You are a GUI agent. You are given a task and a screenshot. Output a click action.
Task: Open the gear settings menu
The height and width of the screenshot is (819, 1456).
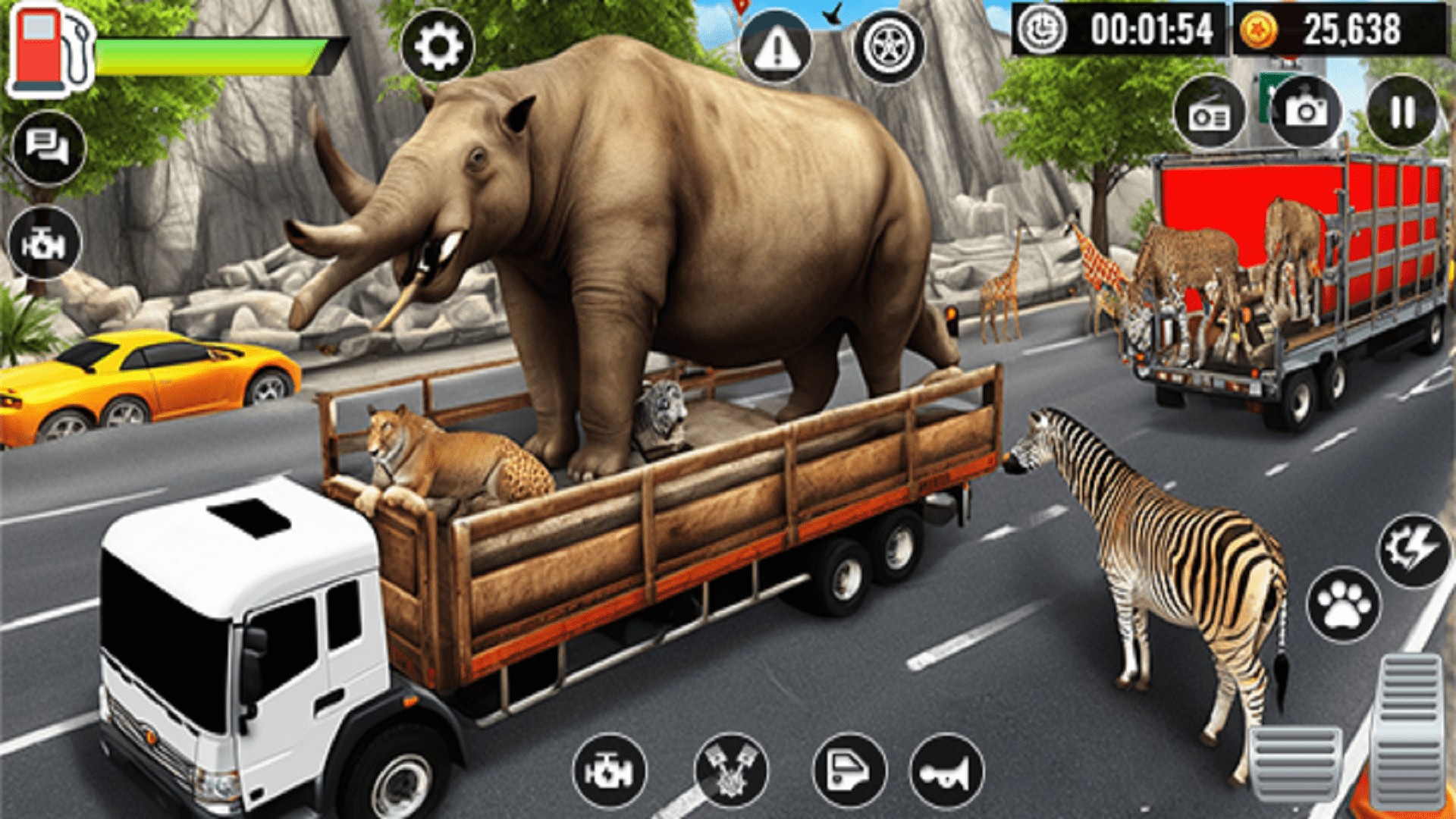tap(438, 46)
